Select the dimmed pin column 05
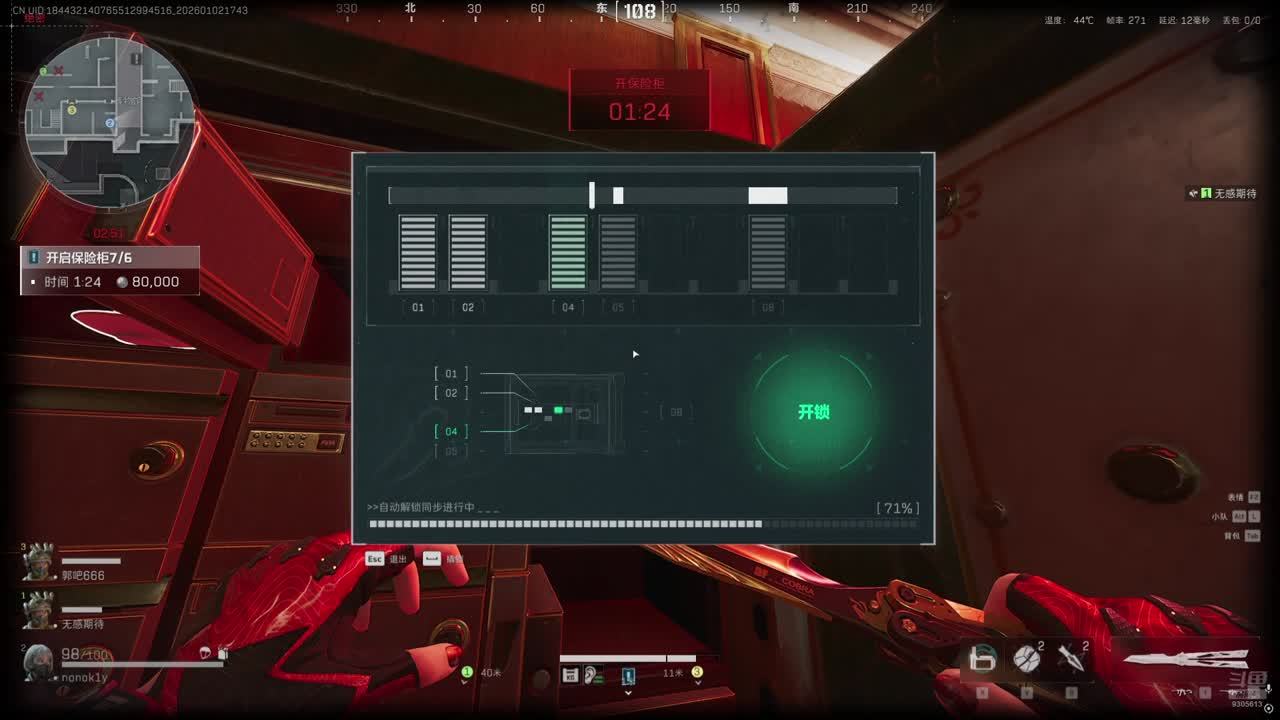 tap(618, 253)
